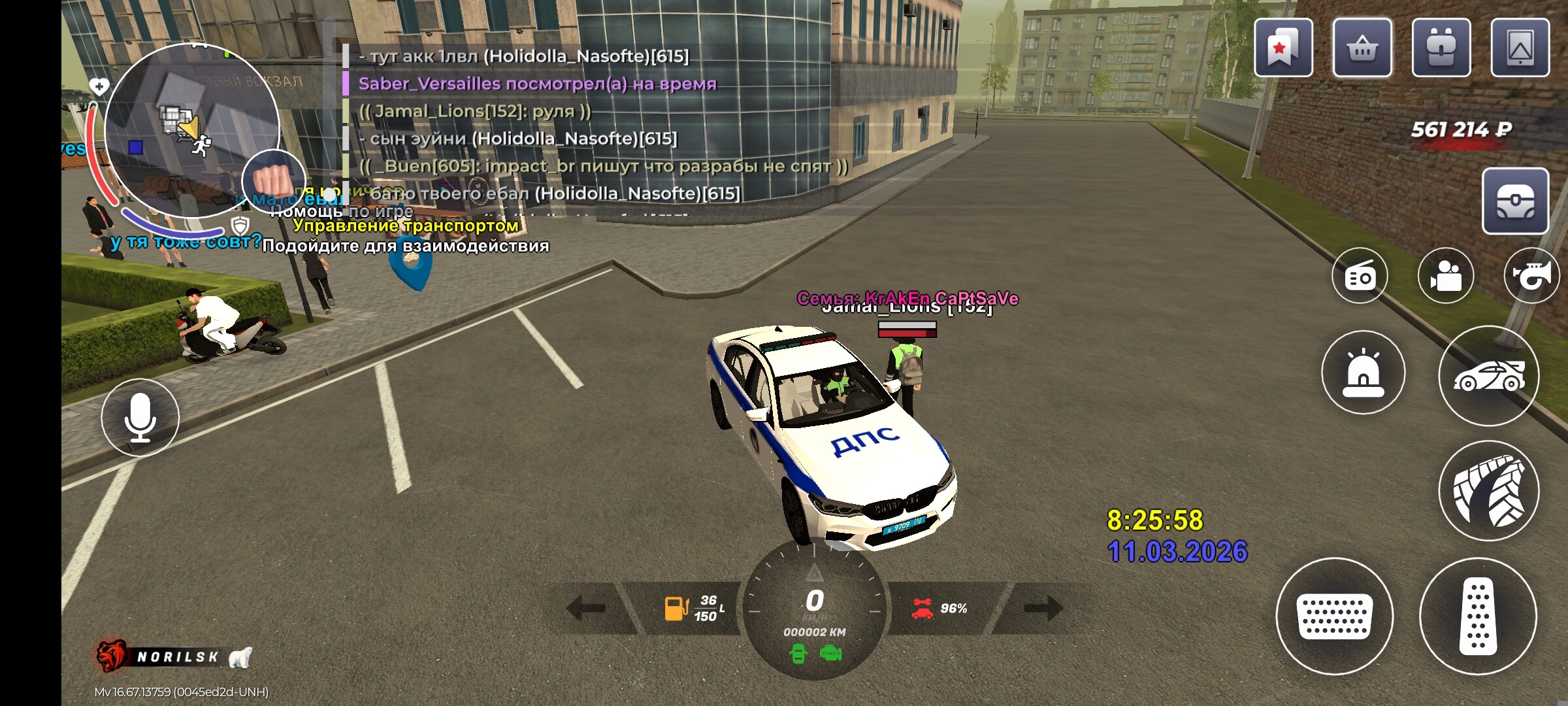
Task: Toggle the microphone voice chat
Action: 140,417
